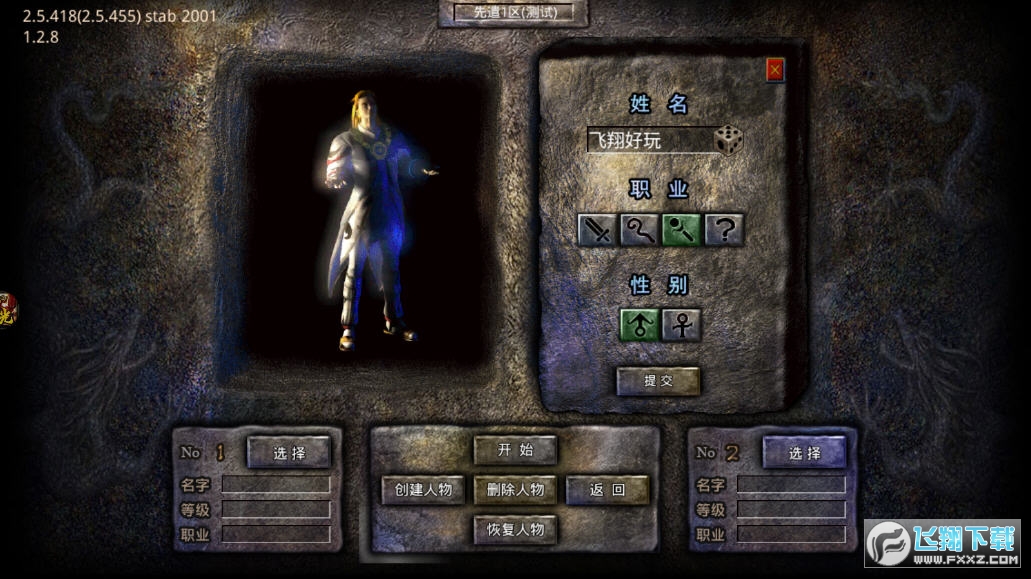Select character slot No 2 with 选择

[804, 452]
